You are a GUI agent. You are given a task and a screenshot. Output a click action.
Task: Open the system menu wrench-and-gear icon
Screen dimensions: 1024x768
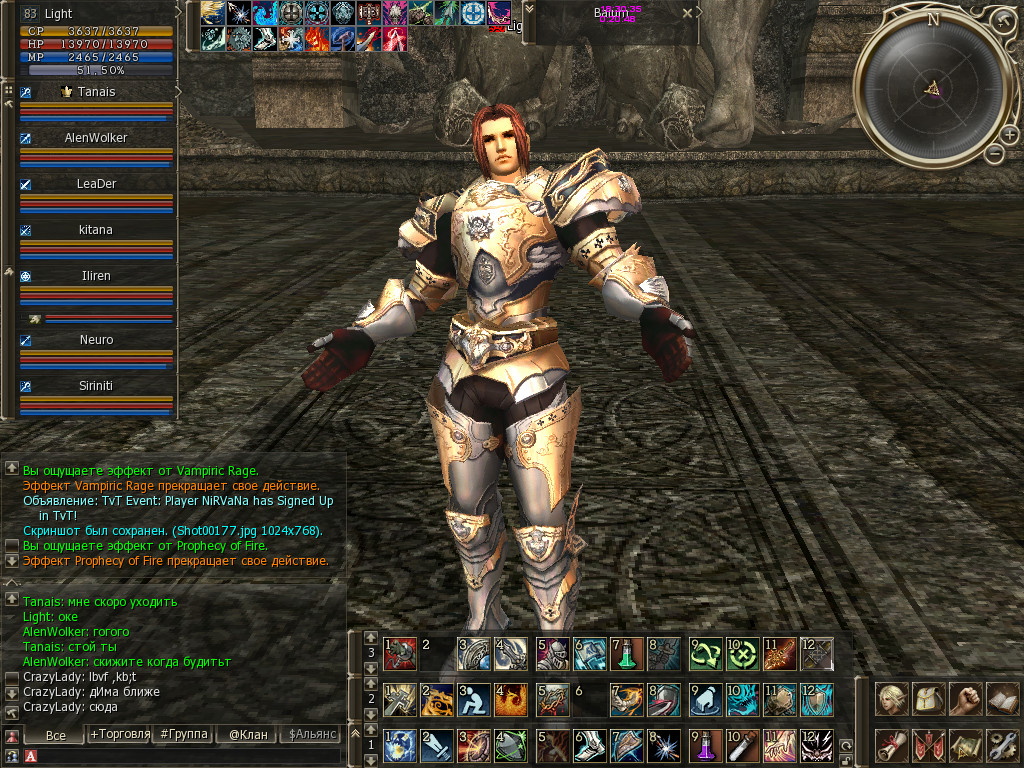pos(1001,745)
